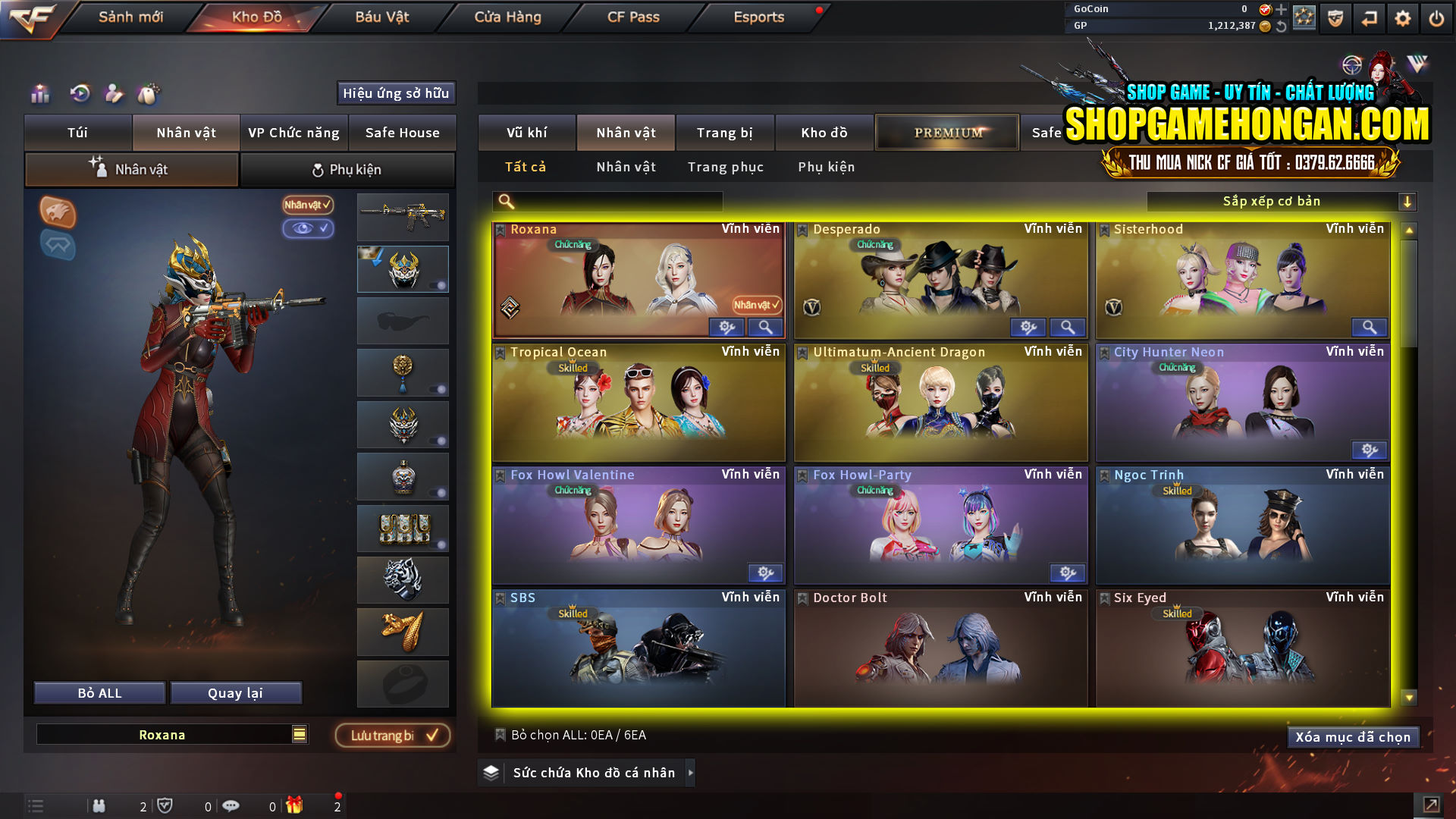Open the bar-chart stats icon top left
This screenshot has width=1456, height=819.
coord(39,94)
